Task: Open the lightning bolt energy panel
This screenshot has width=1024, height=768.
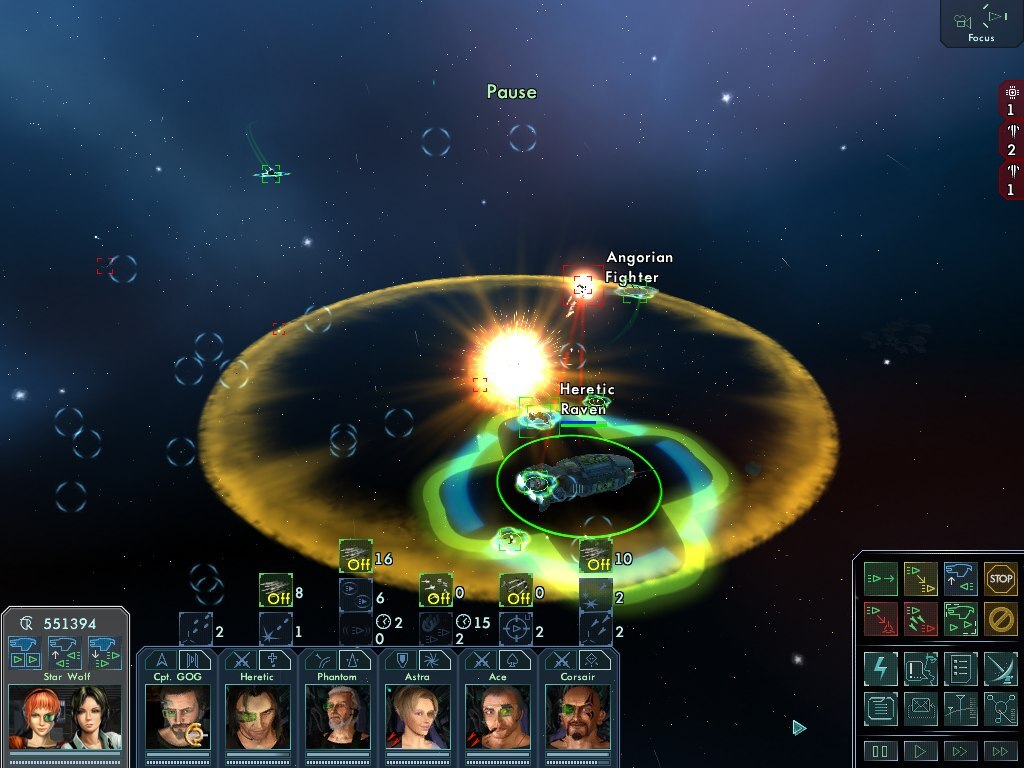Action: [x=880, y=668]
